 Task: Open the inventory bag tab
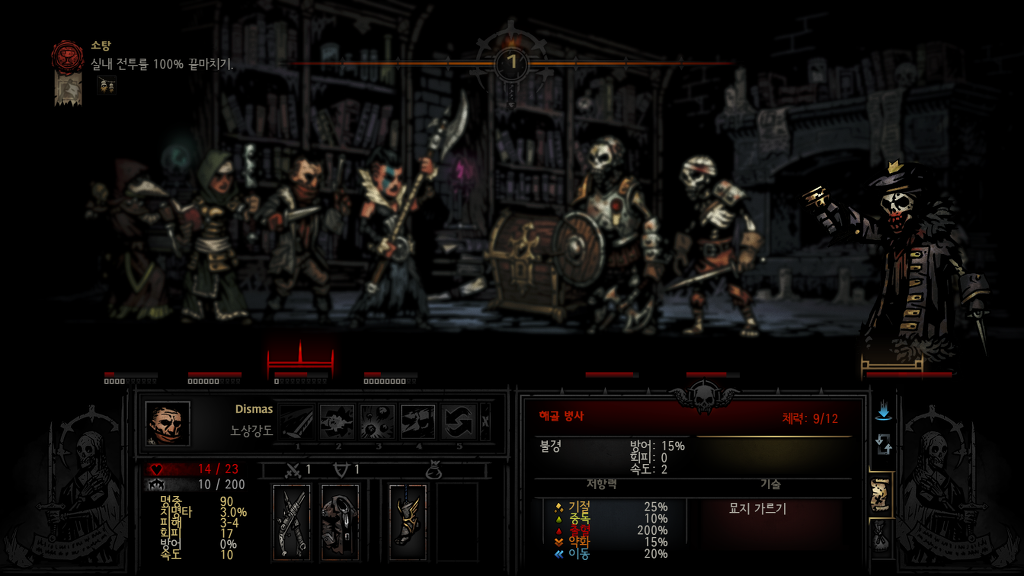tap(882, 536)
